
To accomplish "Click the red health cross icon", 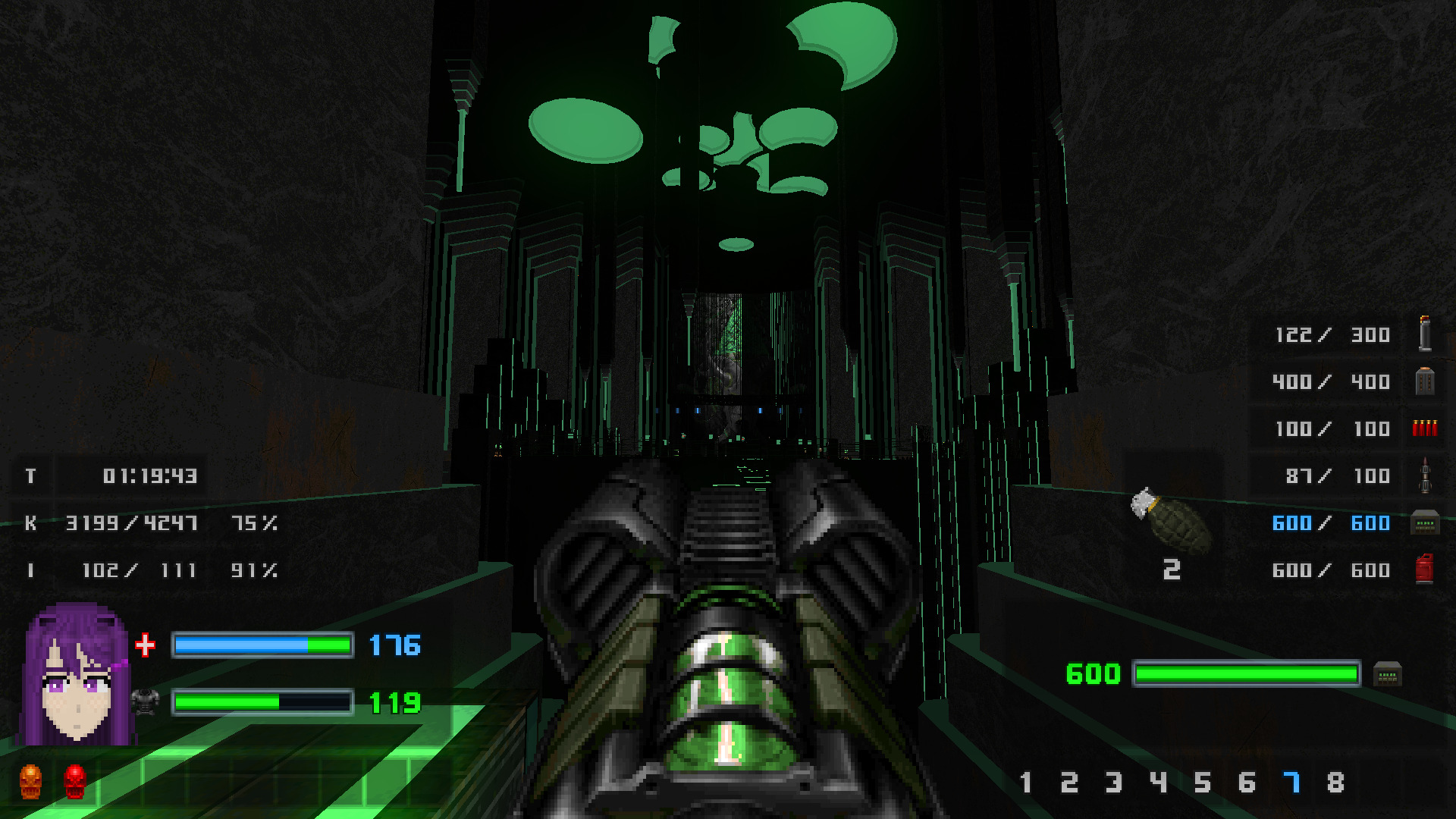I will point(145,645).
